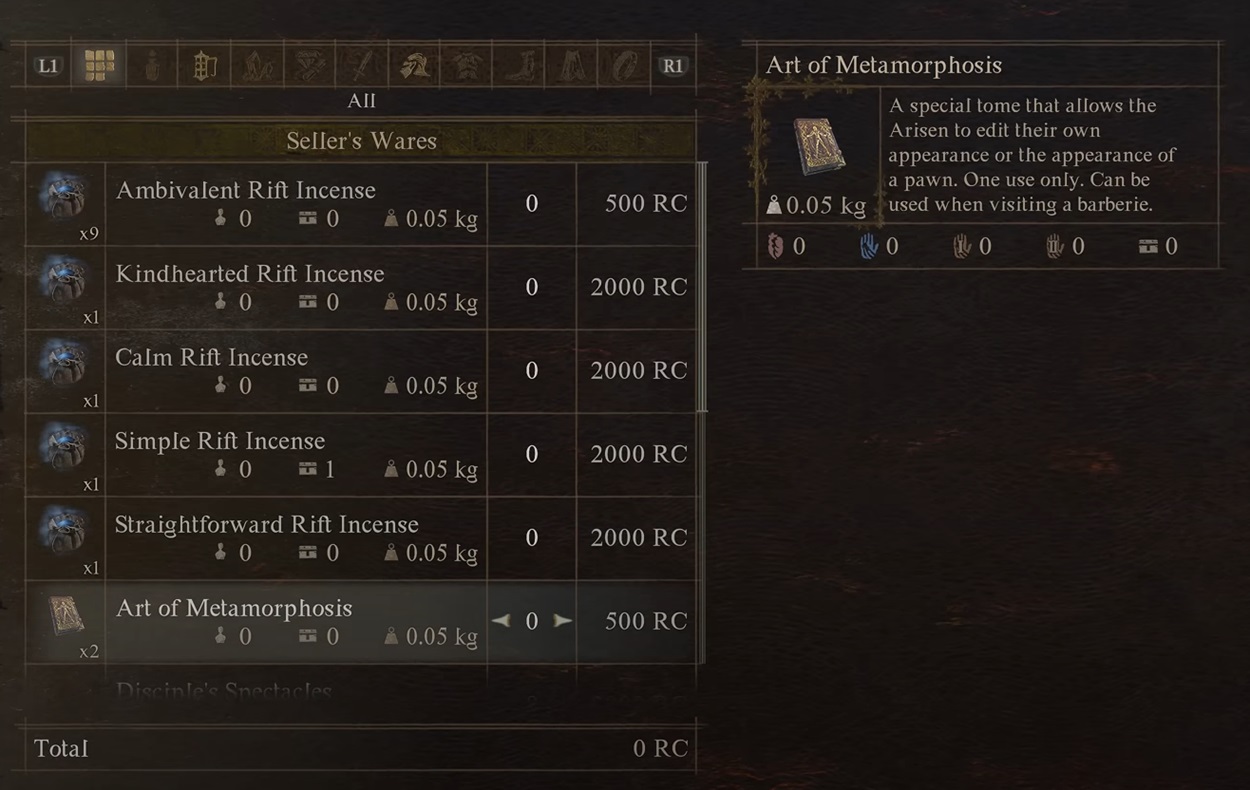Switch to the potion bottle category tab
The height and width of the screenshot is (790, 1250).
pos(151,66)
